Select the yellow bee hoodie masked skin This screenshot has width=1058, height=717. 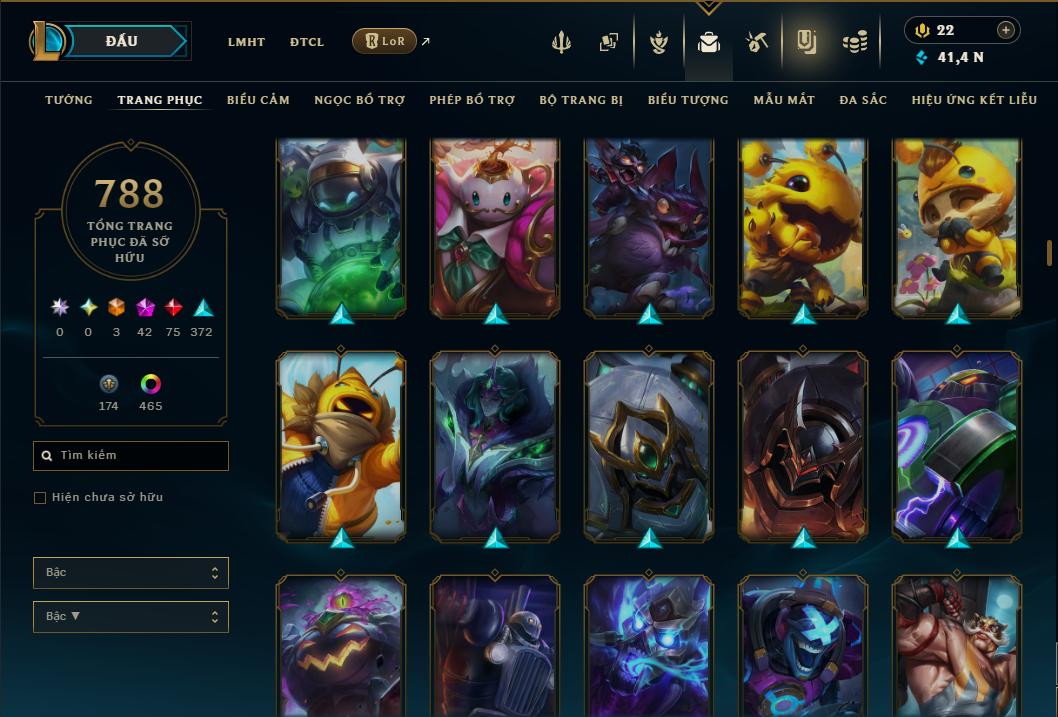(x=341, y=445)
